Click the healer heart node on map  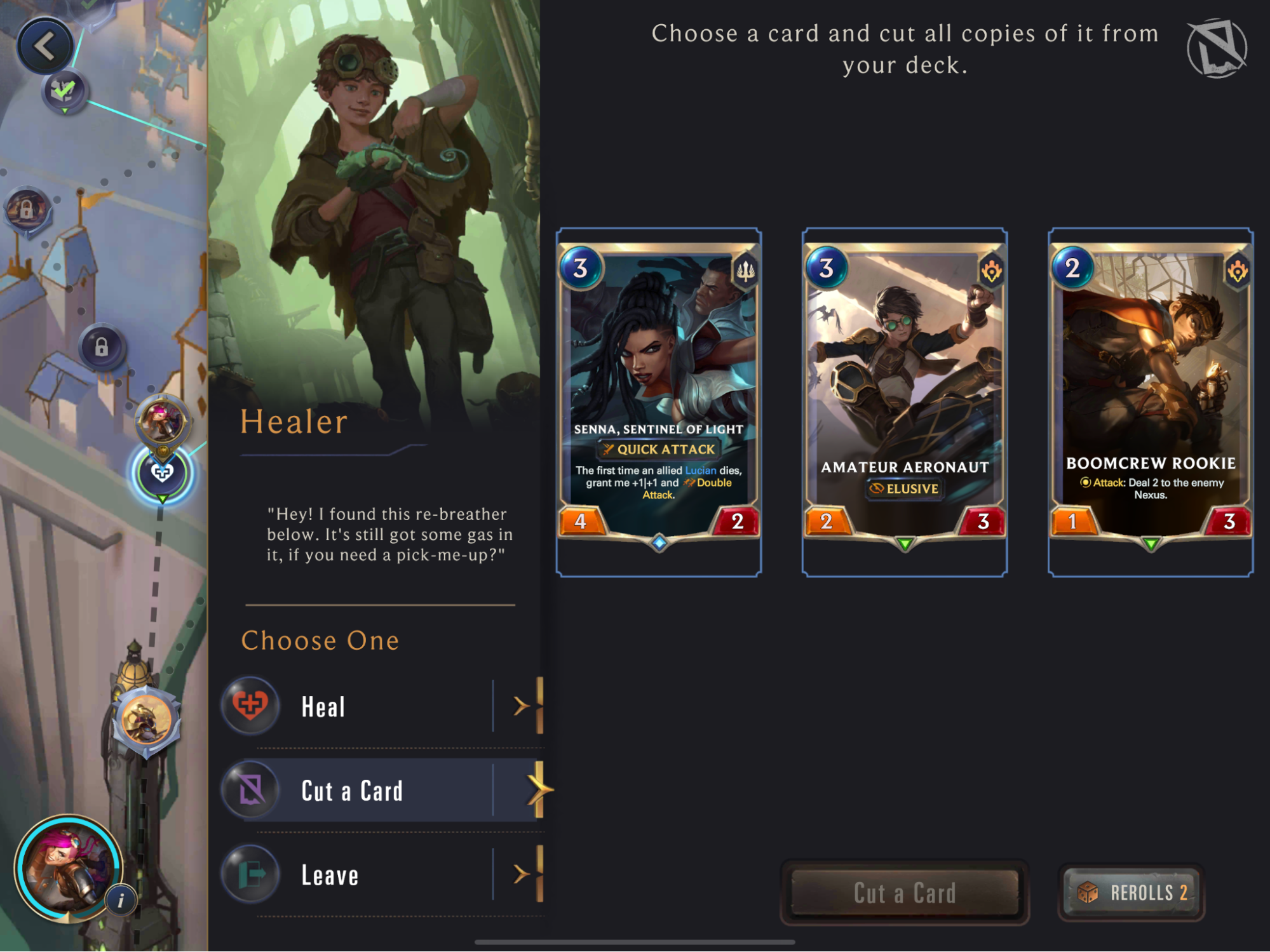[162, 473]
